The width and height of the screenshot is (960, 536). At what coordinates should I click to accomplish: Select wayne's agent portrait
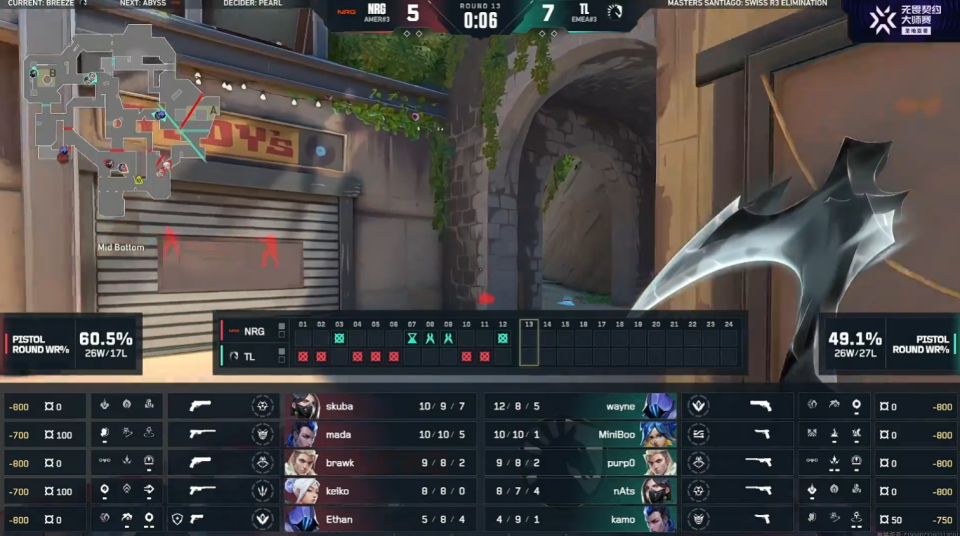point(659,407)
